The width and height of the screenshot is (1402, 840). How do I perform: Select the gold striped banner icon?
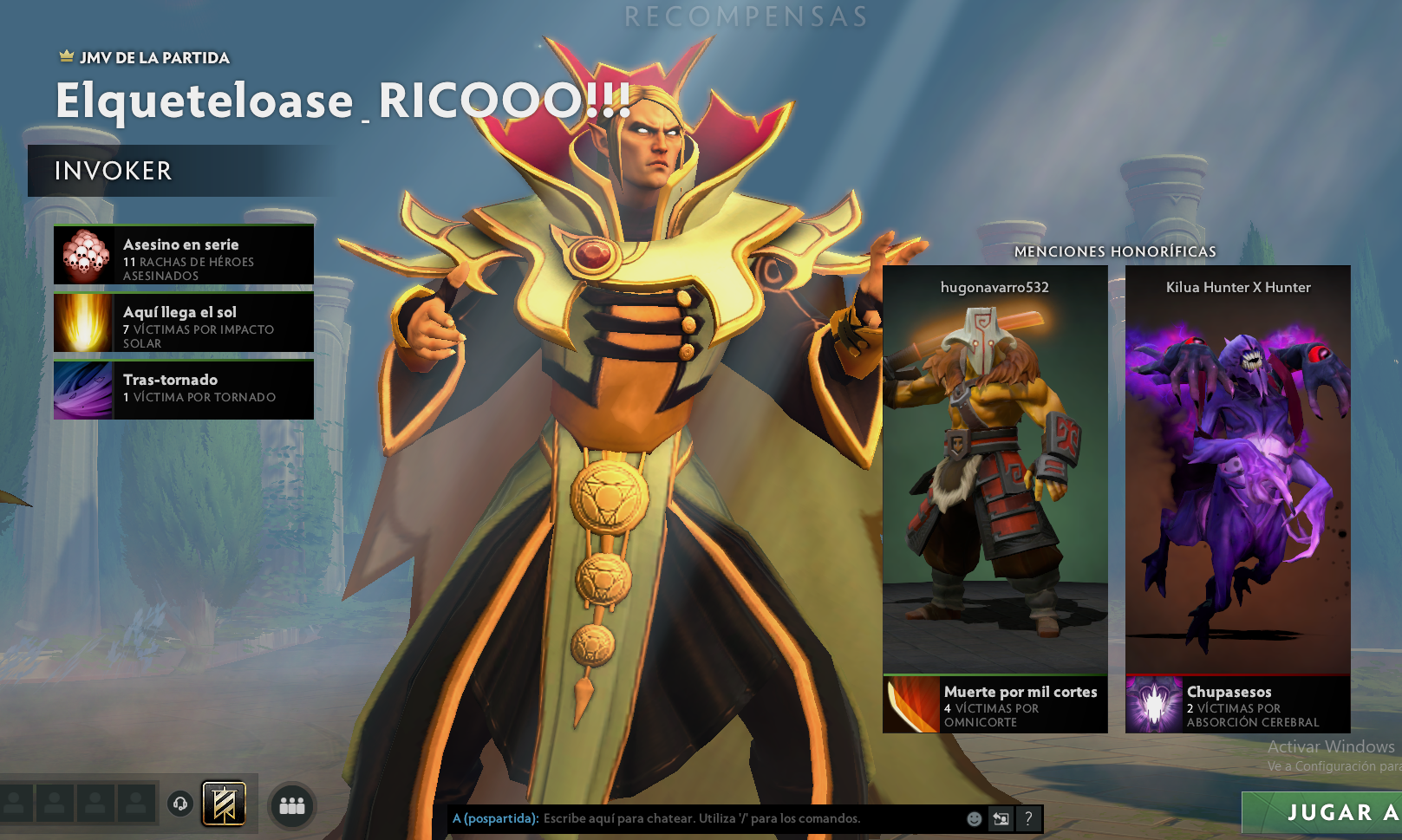pyautogui.click(x=224, y=804)
